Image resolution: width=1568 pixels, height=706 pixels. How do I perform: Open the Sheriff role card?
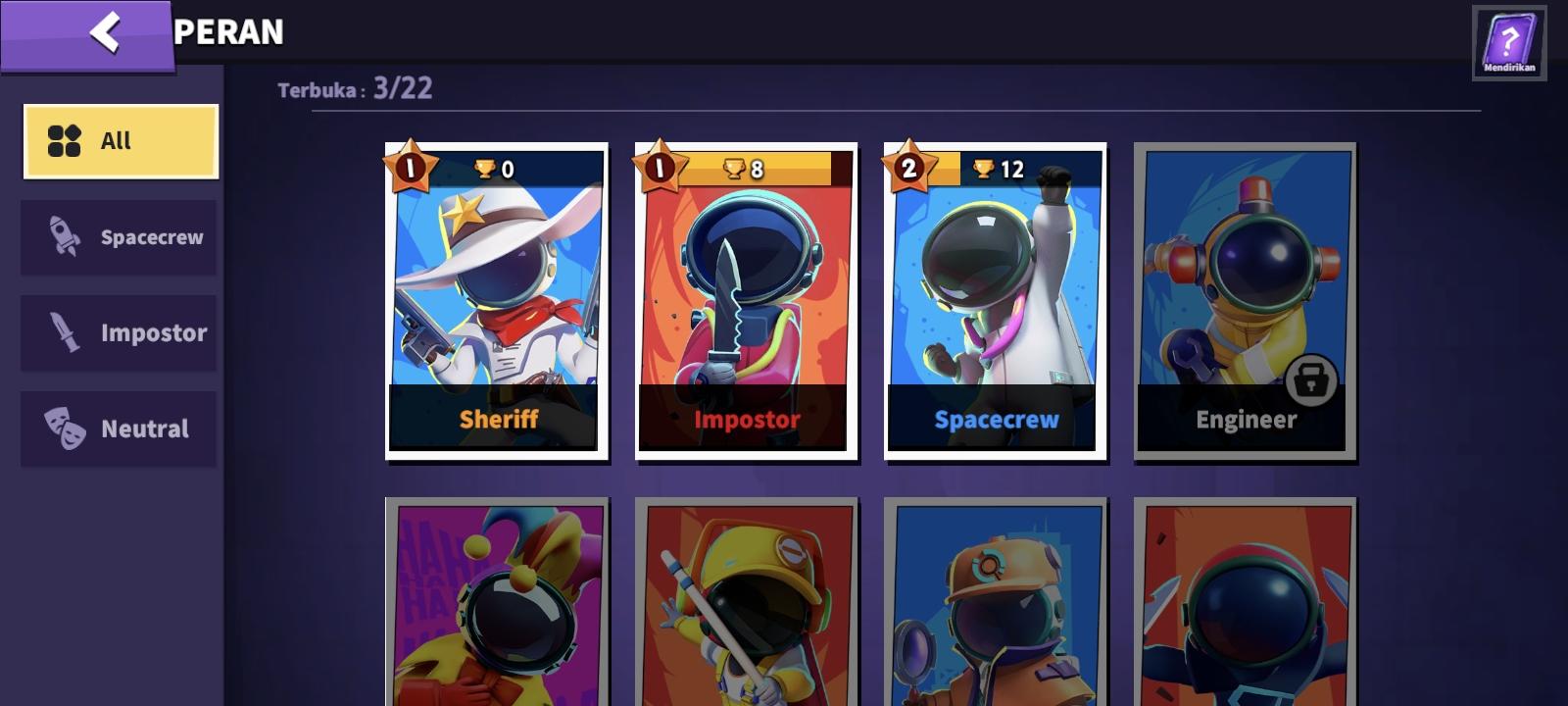pos(493,299)
